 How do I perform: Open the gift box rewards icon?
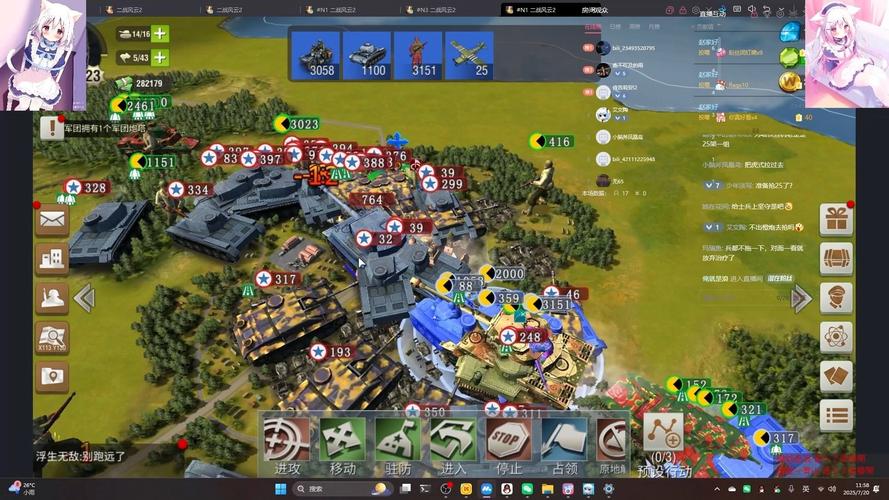tap(836, 219)
